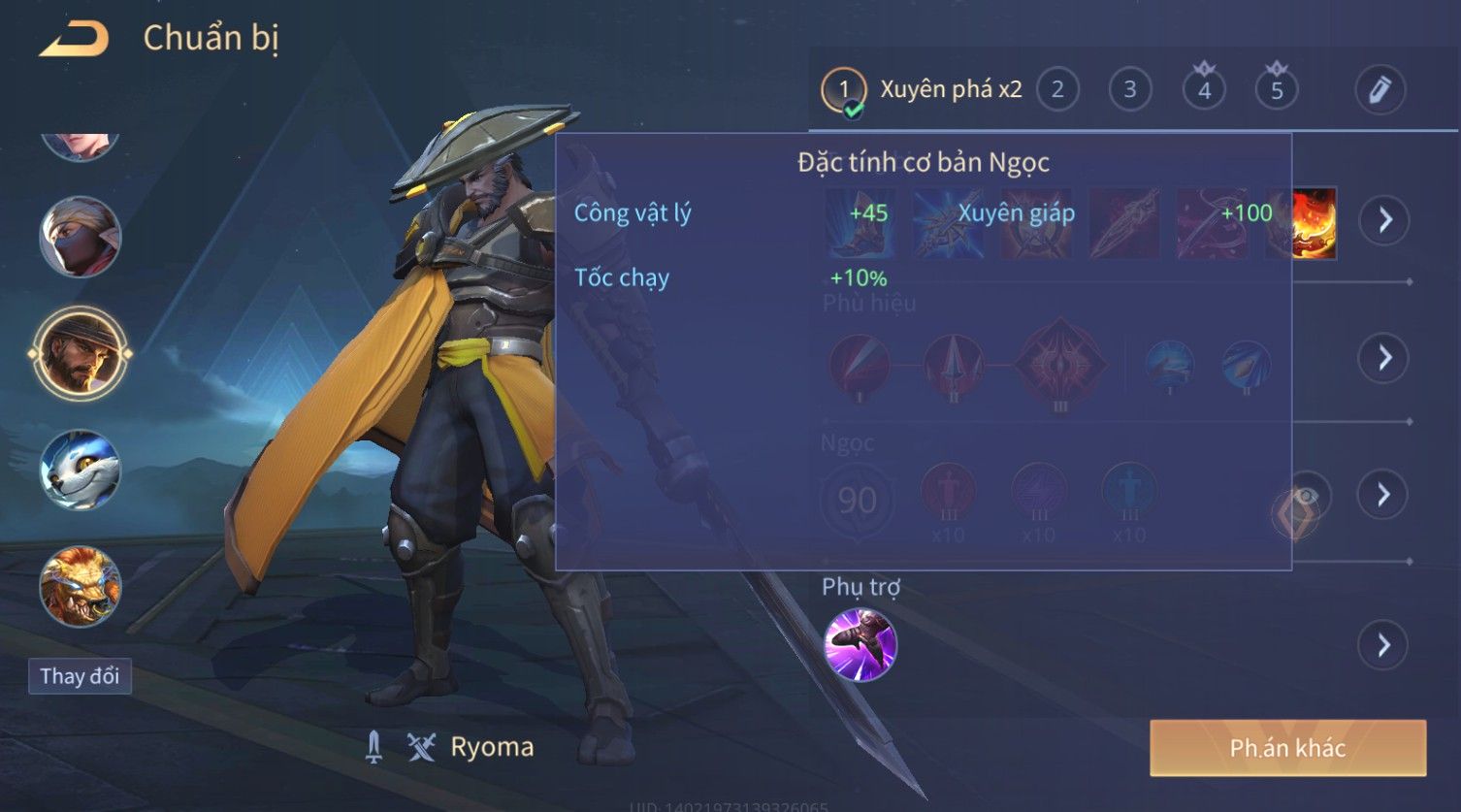Select the Ryoma hero portrait
The image size is (1461, 812).
80,353
